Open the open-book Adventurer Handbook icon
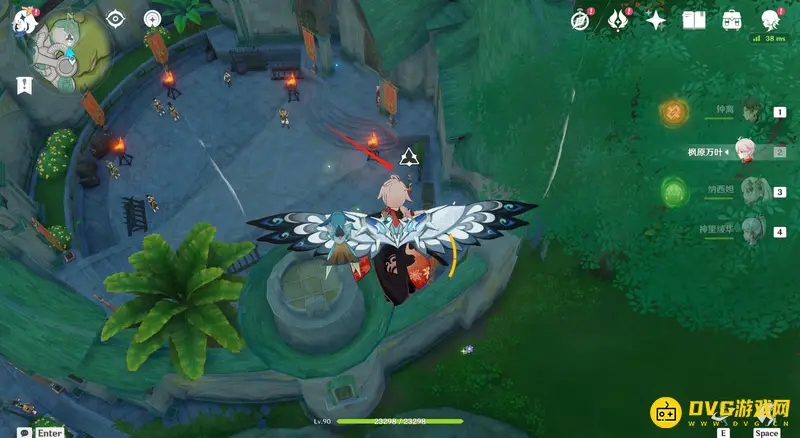Screen dimensions: 800x438 point(694,19)
